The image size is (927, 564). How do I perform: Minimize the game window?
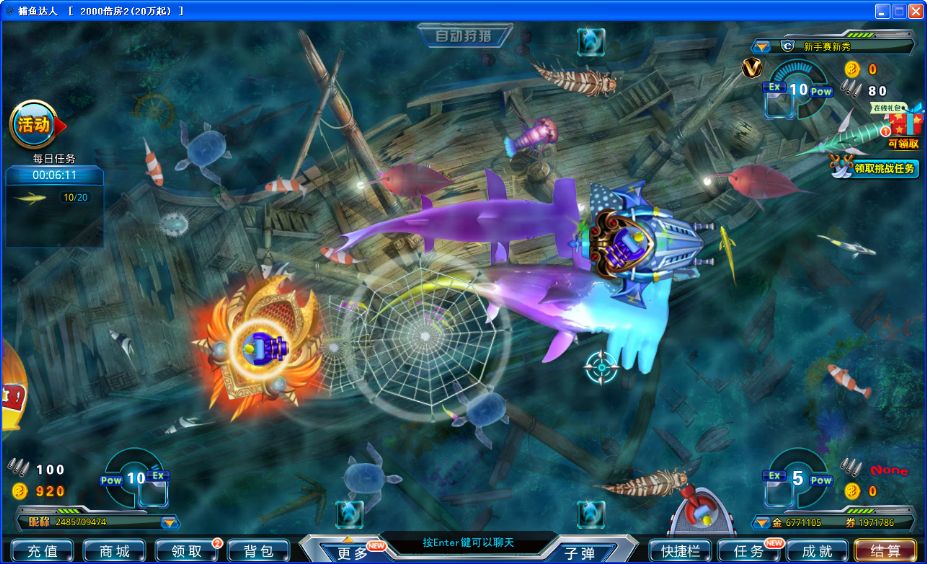(x=882, y=10)
